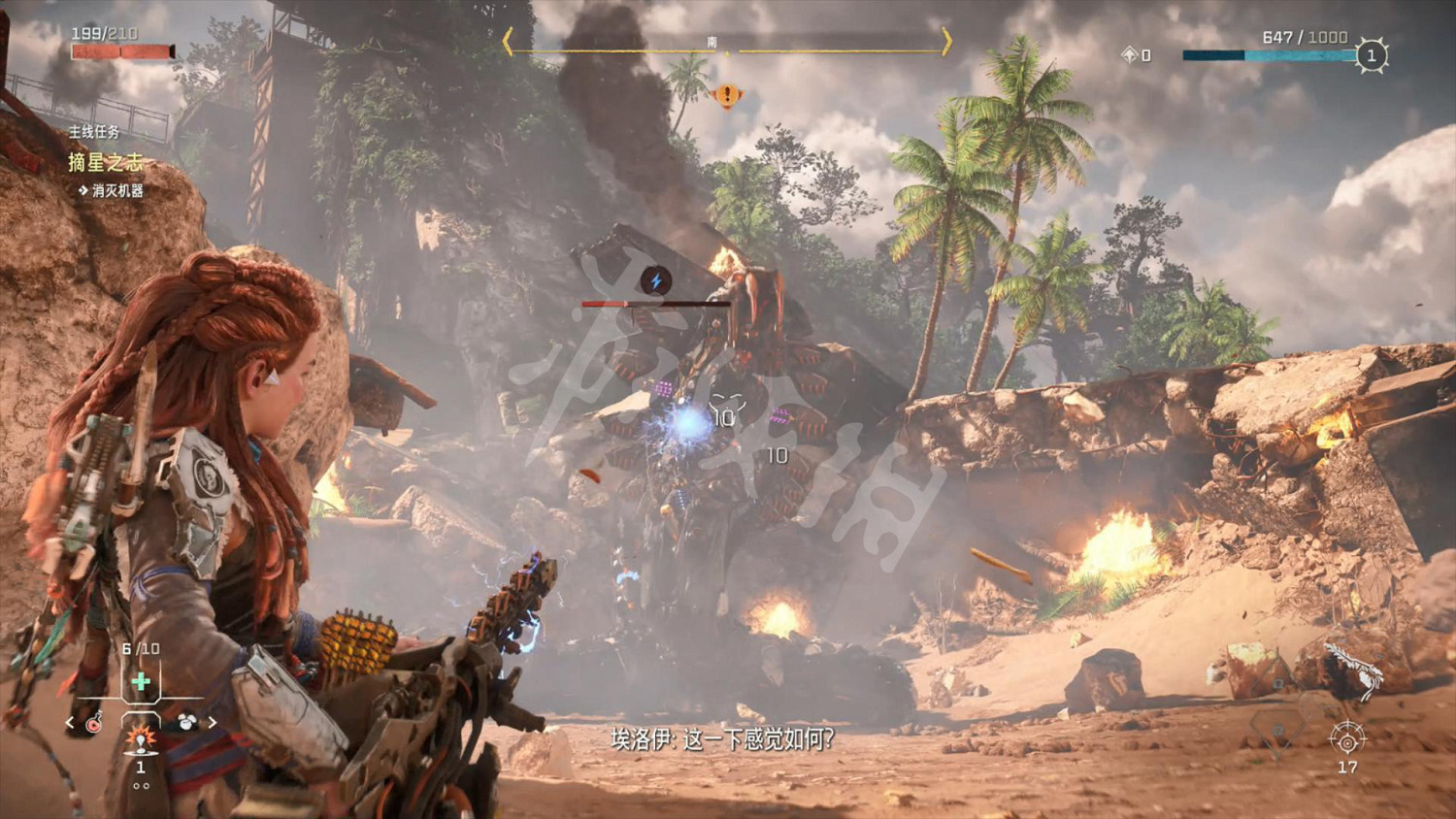Select the blast trap tool icon

[x=141, y=740]
